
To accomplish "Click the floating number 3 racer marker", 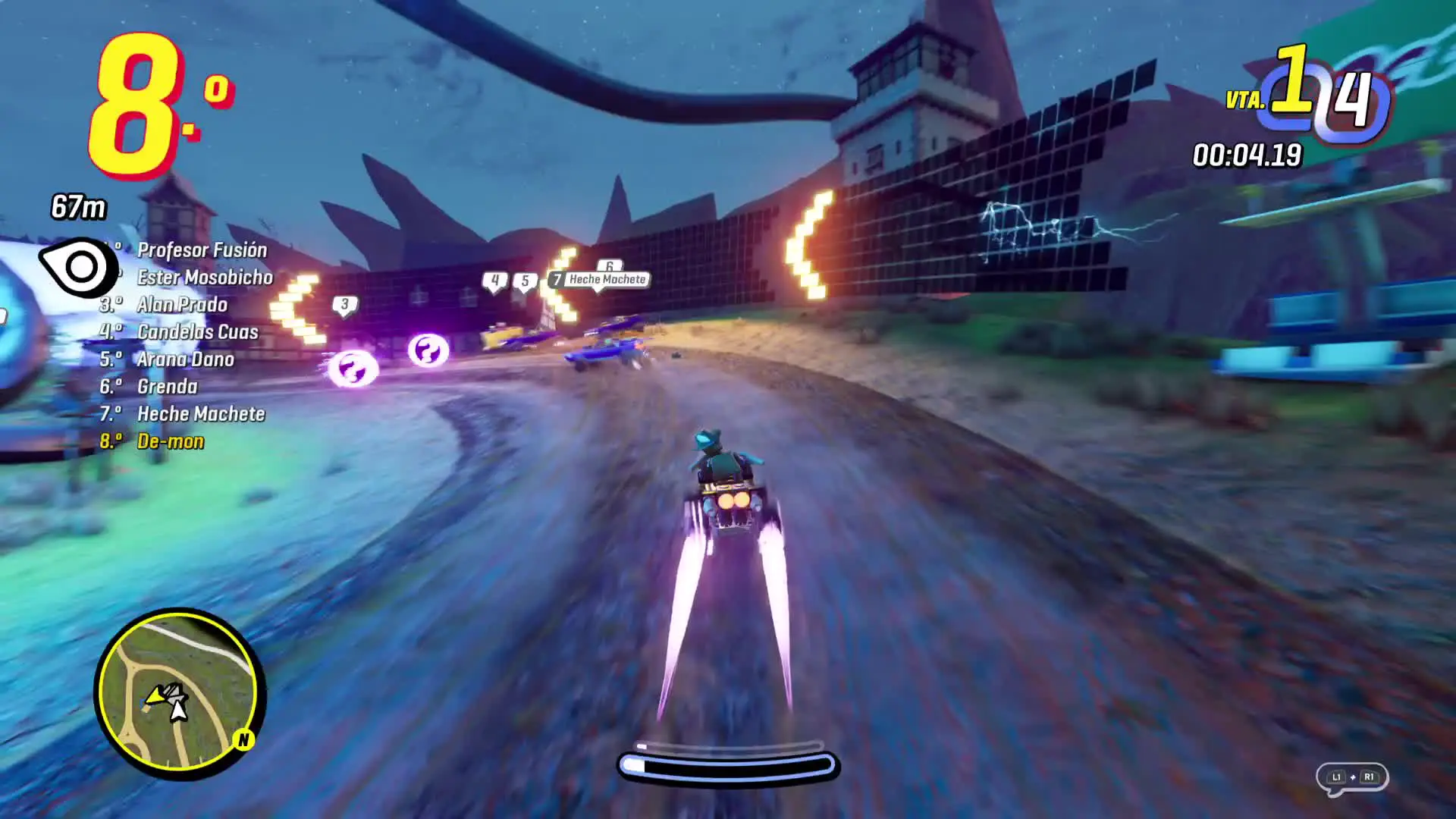I will [345, 305].
